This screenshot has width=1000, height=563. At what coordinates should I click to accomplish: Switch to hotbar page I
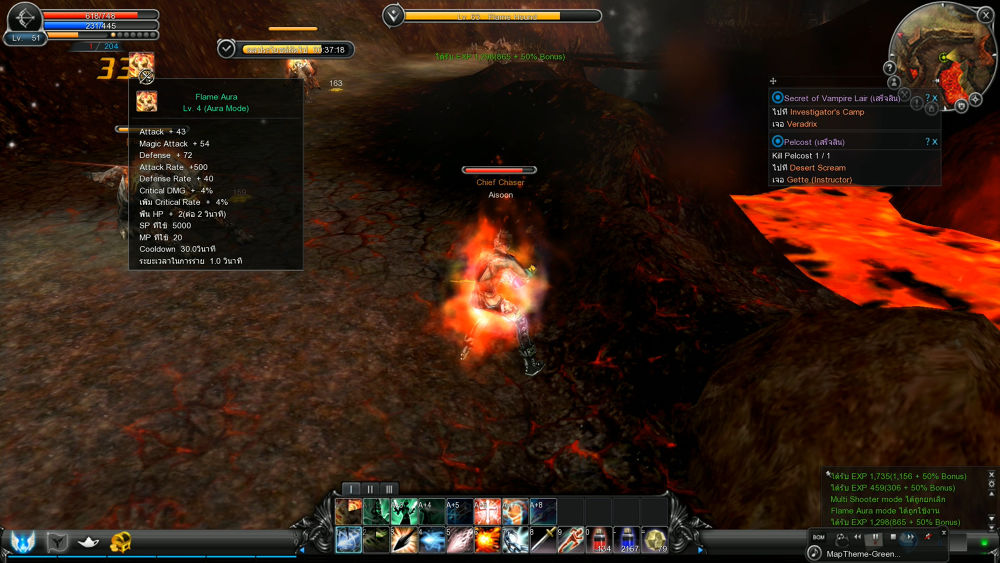(x=350, y=489)
